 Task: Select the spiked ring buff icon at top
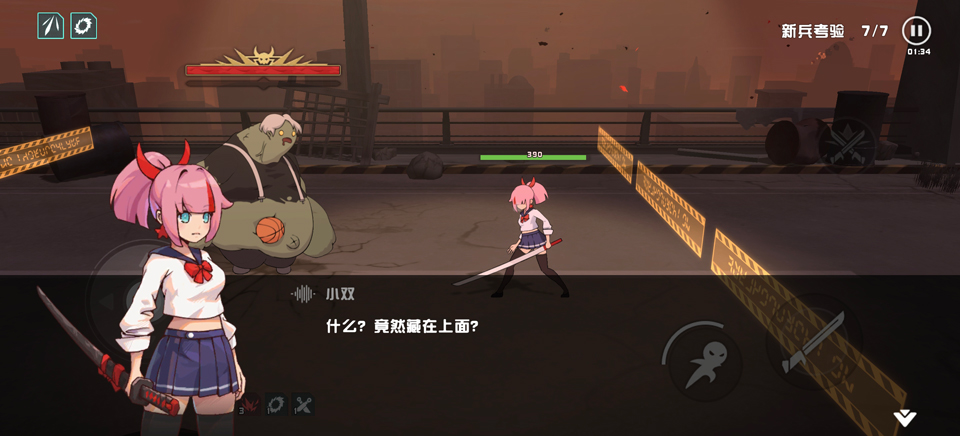click(x=84, y=25)
